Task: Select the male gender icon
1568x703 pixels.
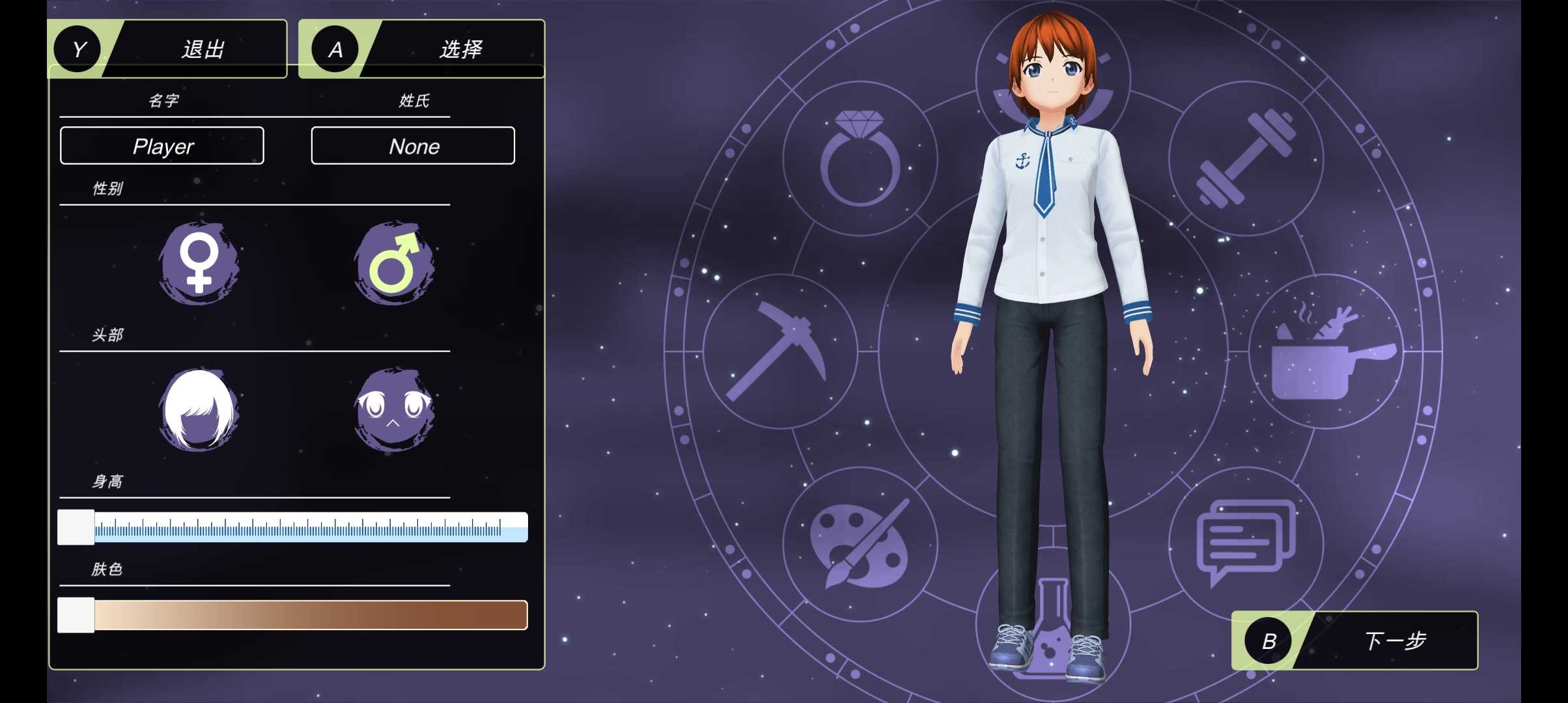Action: [394, 263]
